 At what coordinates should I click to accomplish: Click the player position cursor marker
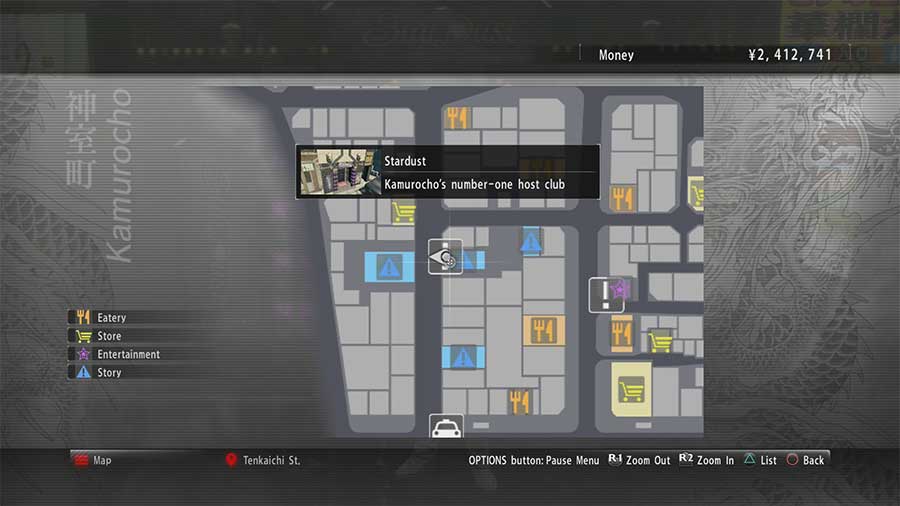(x=445, y=258)
